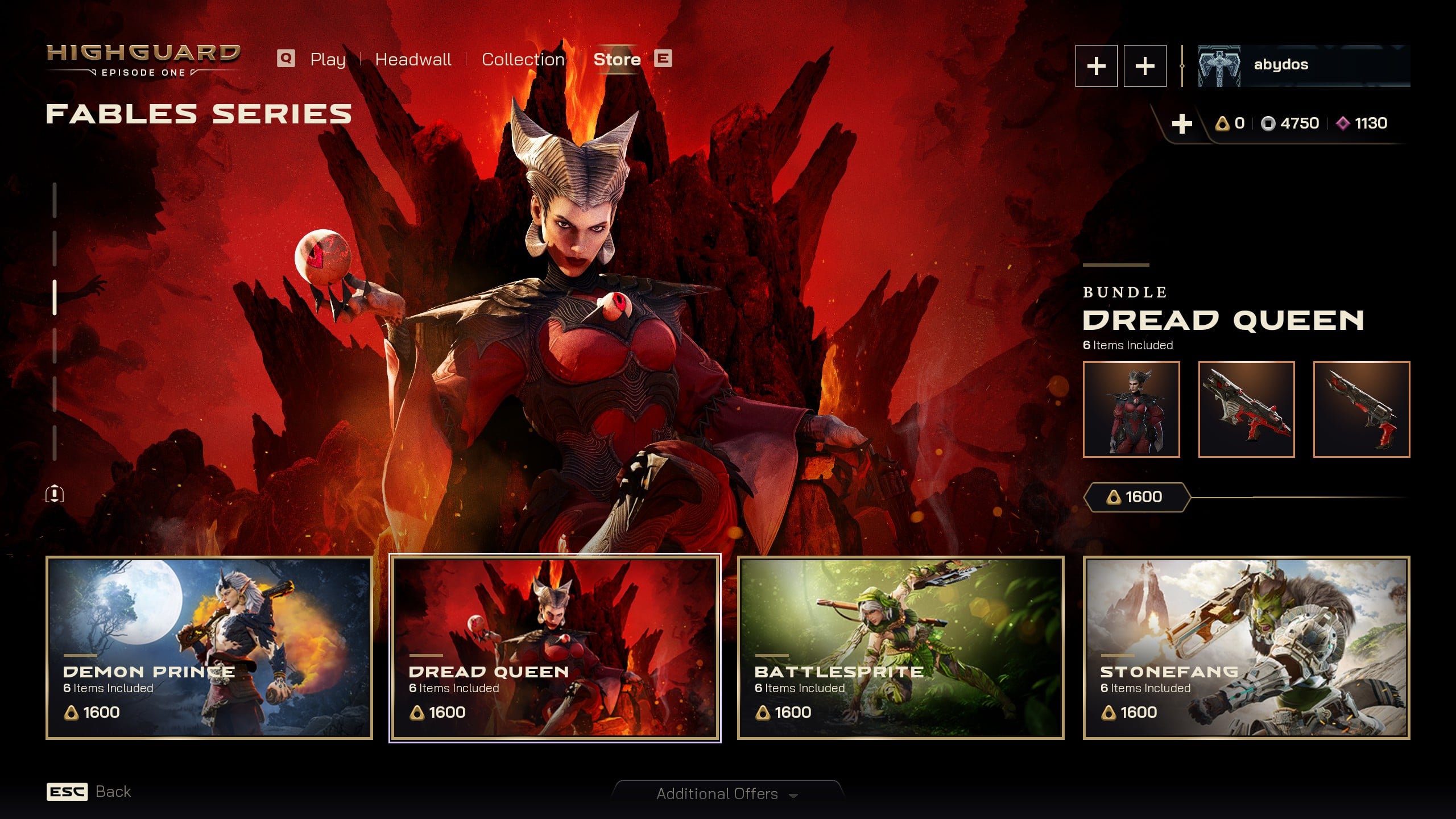
Task: Add currency with the plus button beside balances
Action: pyautogui.click(x=1182, y=123)
